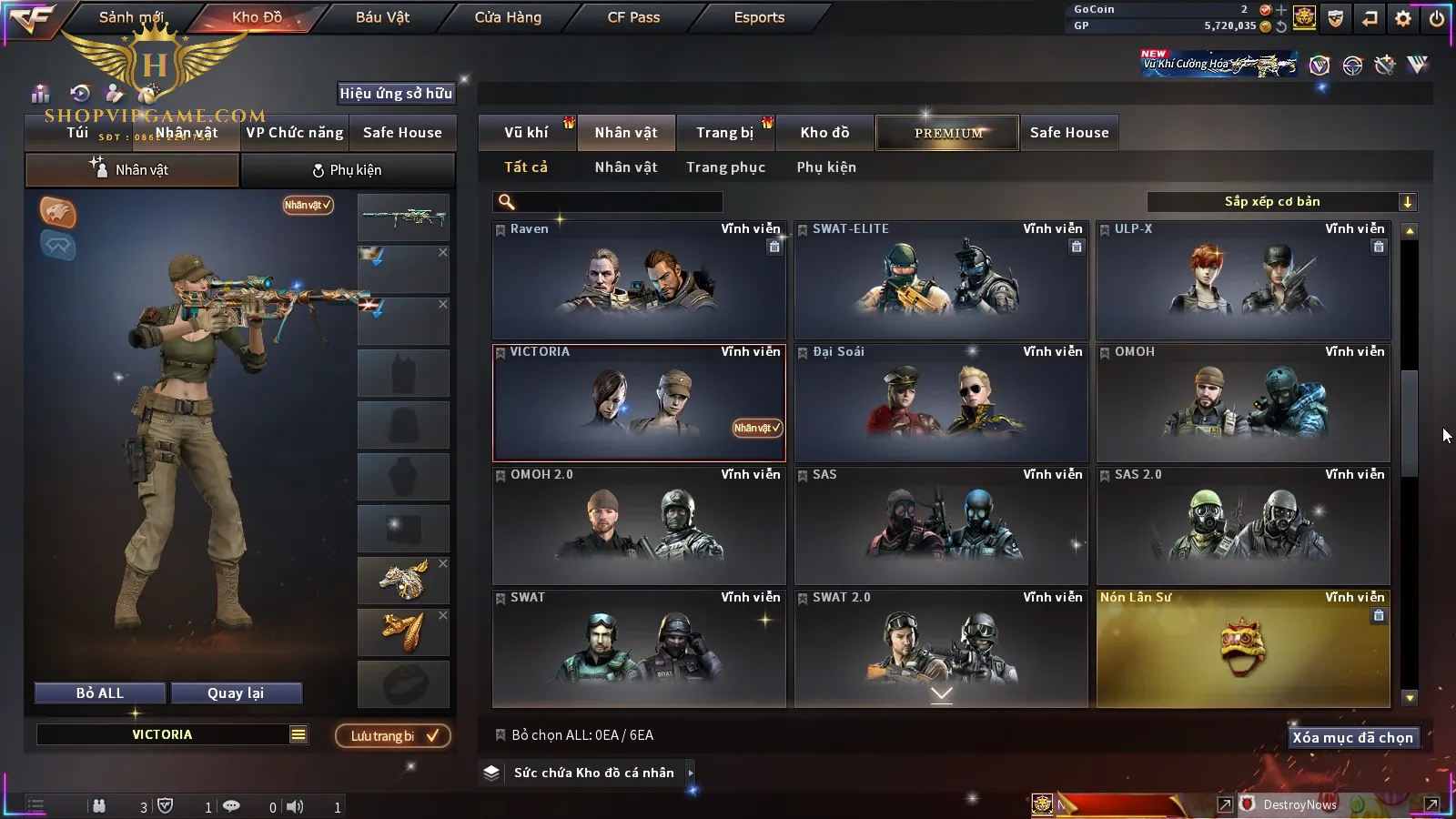Select the Nón Lân Sư item
The image size is (1456, 819).
(1243, 649)
